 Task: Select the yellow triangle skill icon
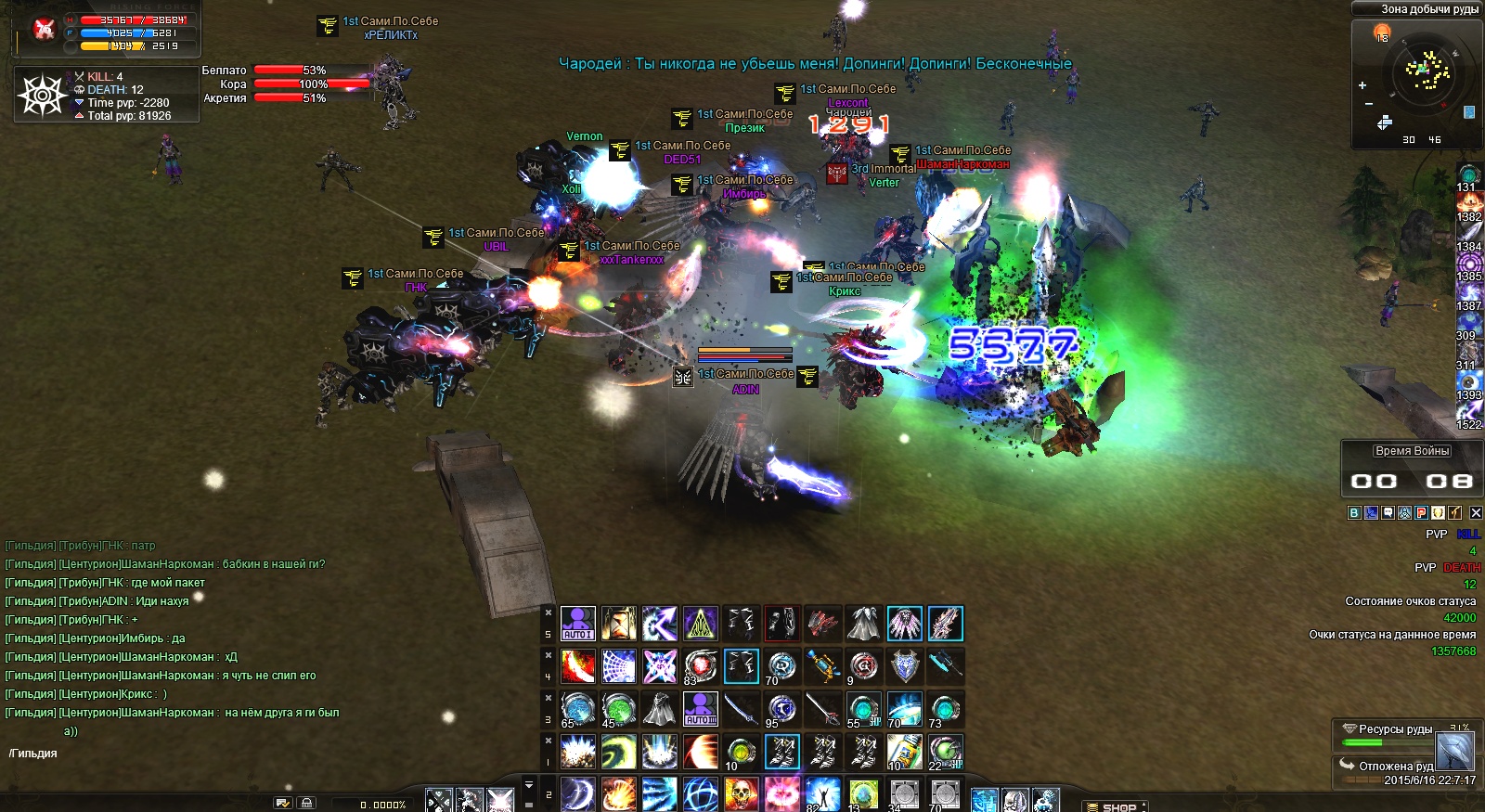(x=701, y=624)
